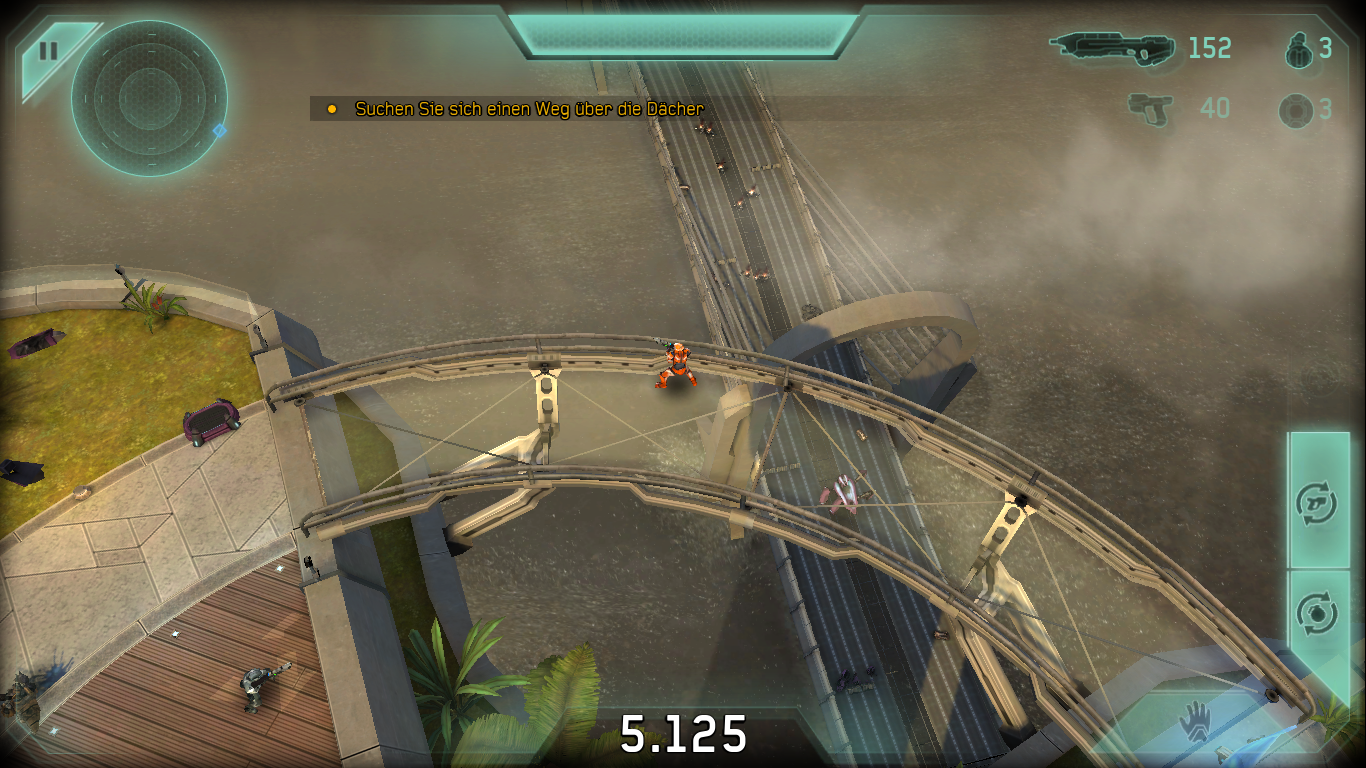This screenshot has width=1366, height=768.
Task: Click the circular motion tracker radar
Action: (149, 98)
